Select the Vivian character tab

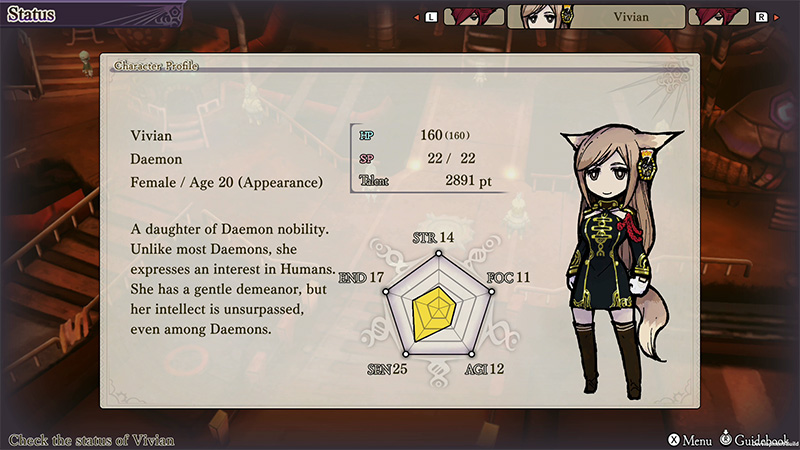(597, 17)
